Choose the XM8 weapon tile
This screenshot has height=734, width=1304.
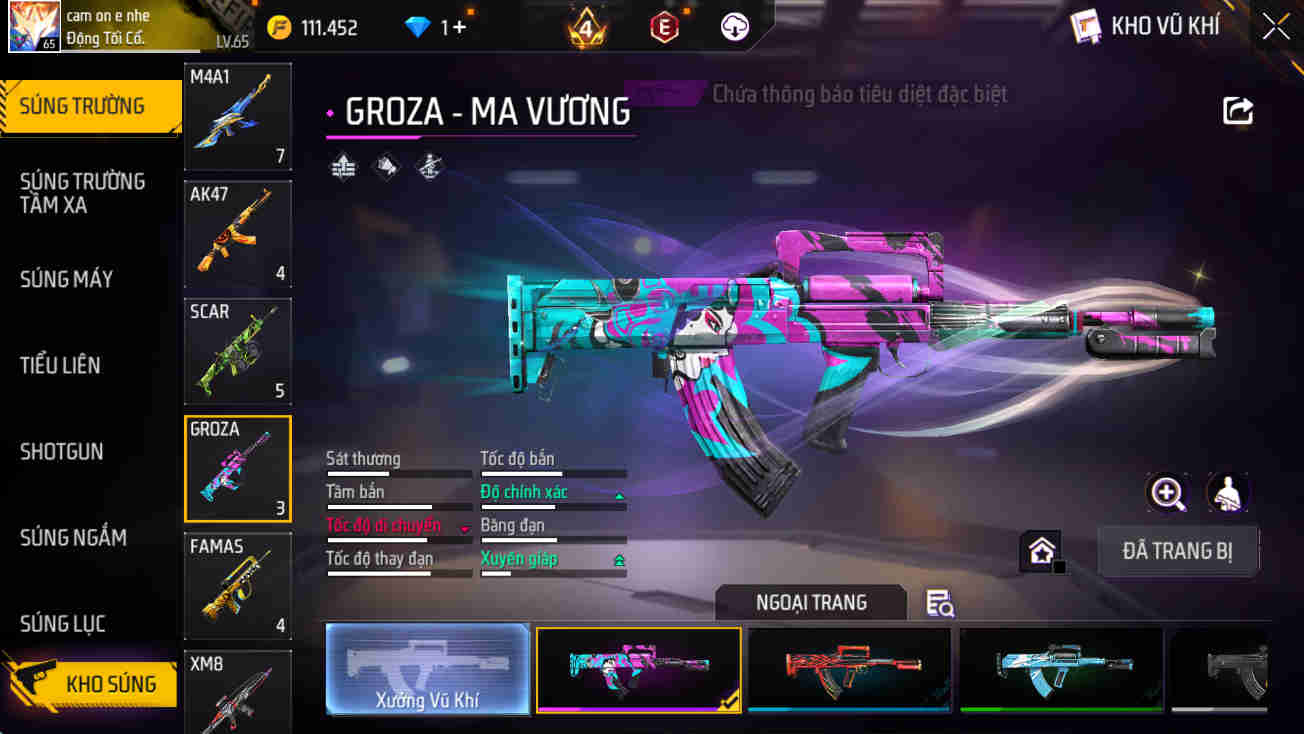pyautogui.click(x=238, y=690)
